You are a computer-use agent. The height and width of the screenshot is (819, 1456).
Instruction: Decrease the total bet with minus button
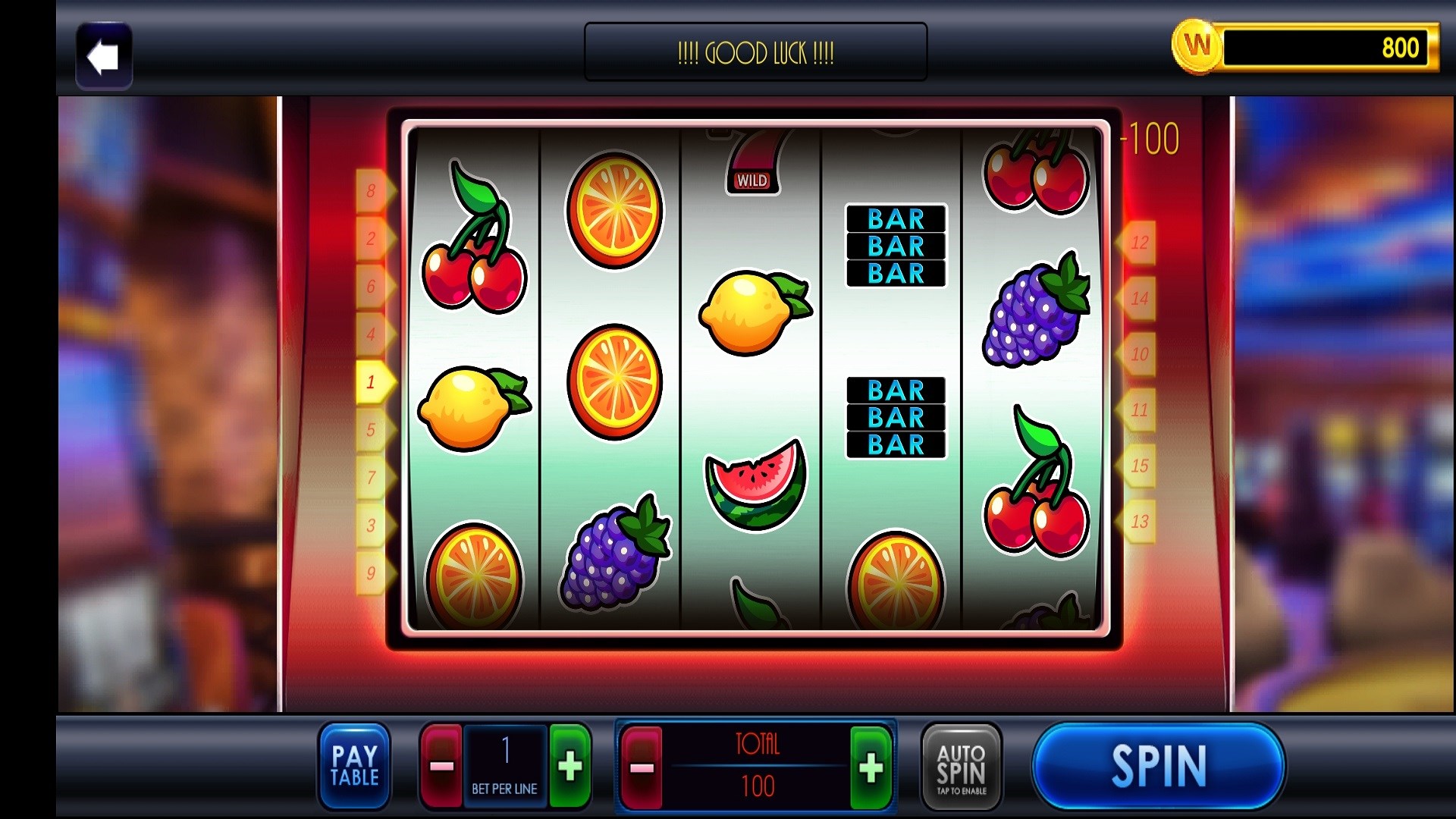click(641, 766)
